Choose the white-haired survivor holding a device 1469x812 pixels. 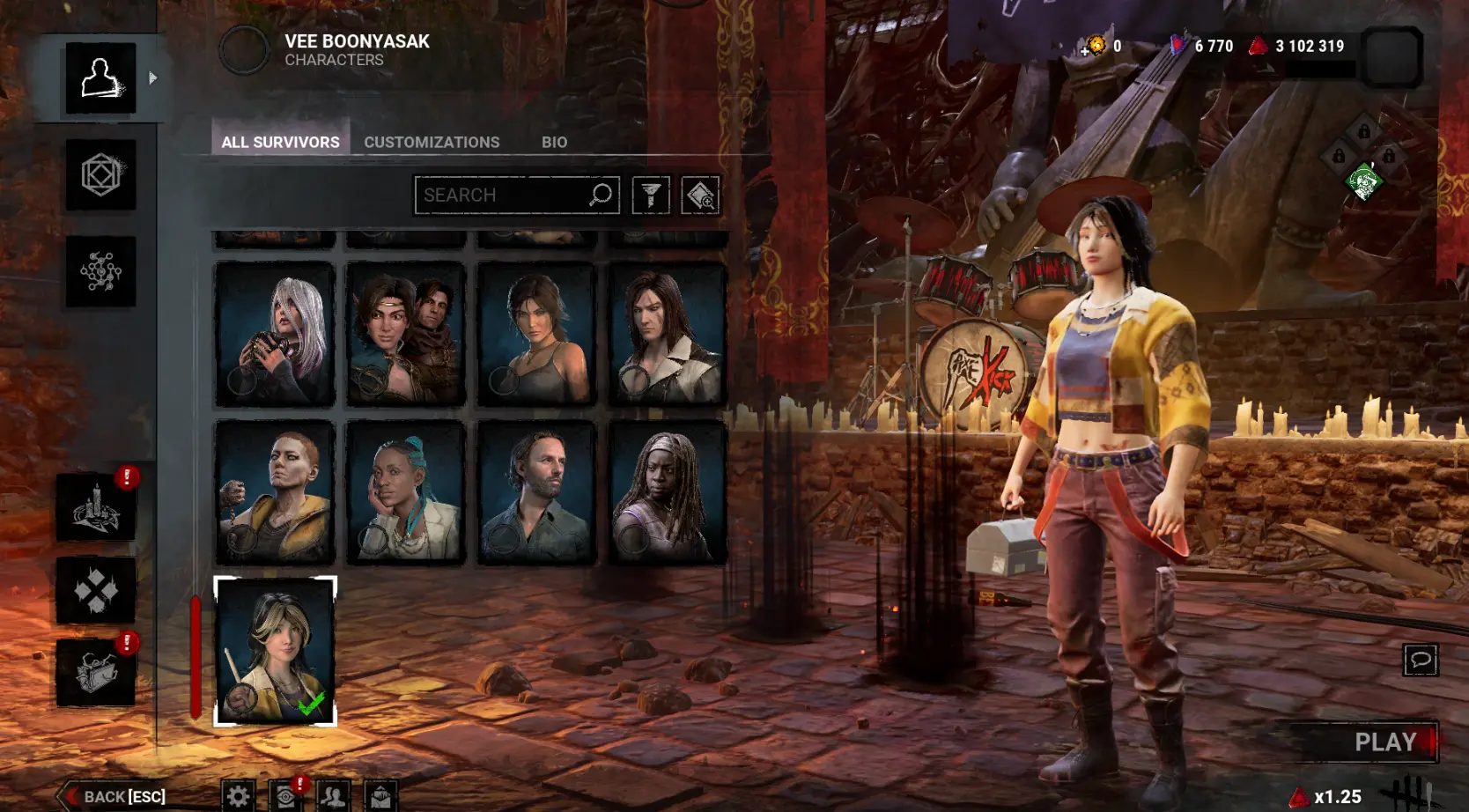tap(275, 334)
